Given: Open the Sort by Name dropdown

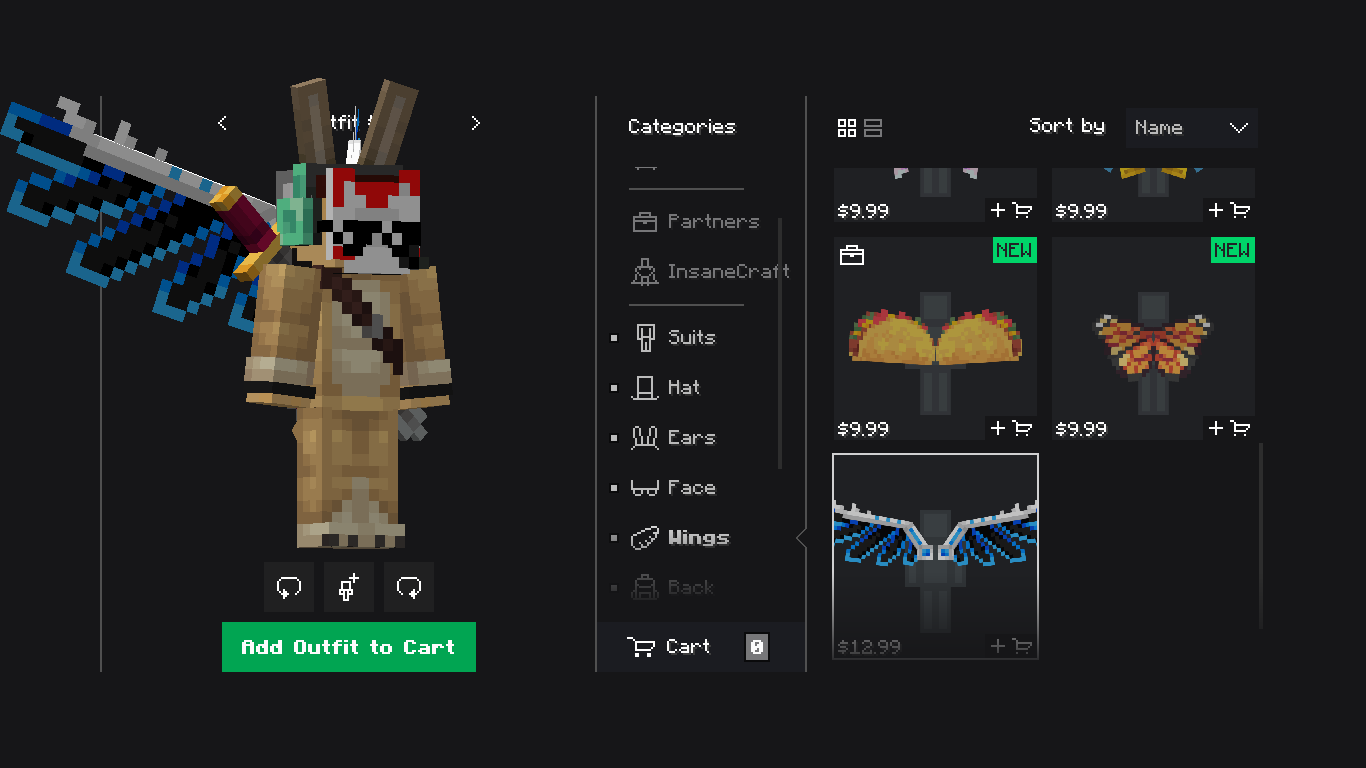Looking at the screenshot, I should [1191, 128].
